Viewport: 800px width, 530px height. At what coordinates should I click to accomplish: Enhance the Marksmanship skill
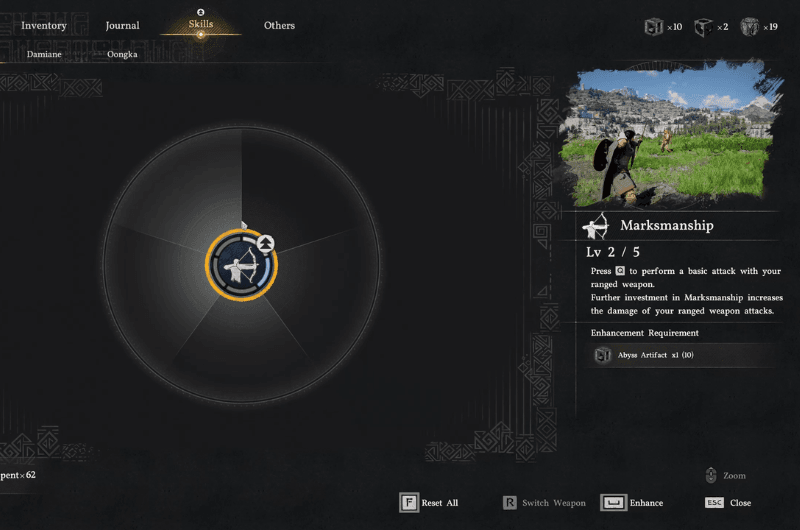point(632,503)
